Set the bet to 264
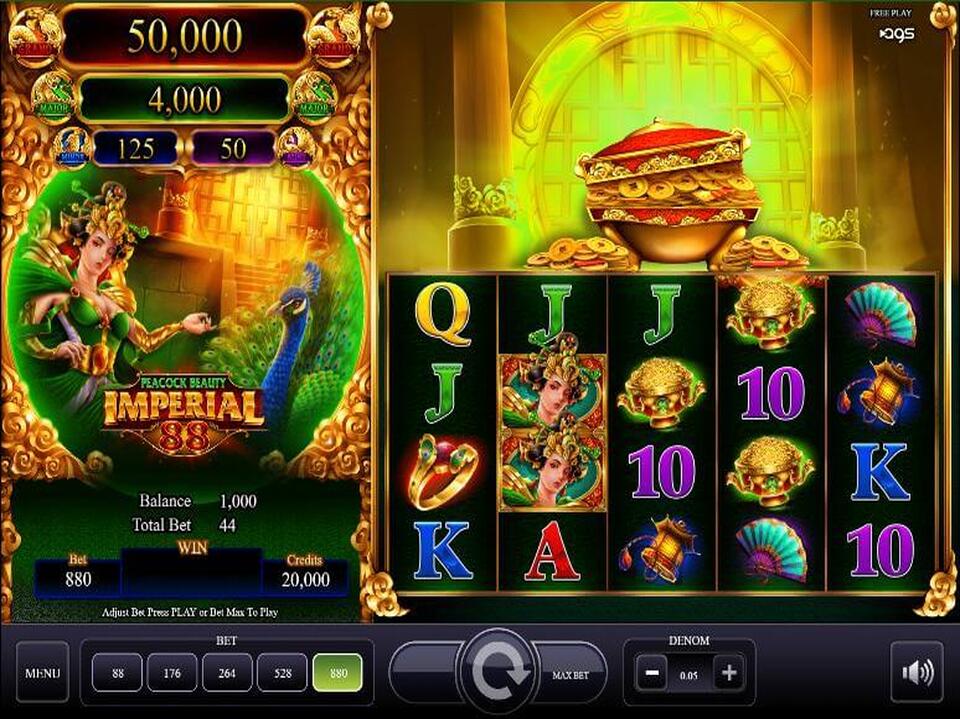This screenshot has width=960, height=719. click(228, 672)
